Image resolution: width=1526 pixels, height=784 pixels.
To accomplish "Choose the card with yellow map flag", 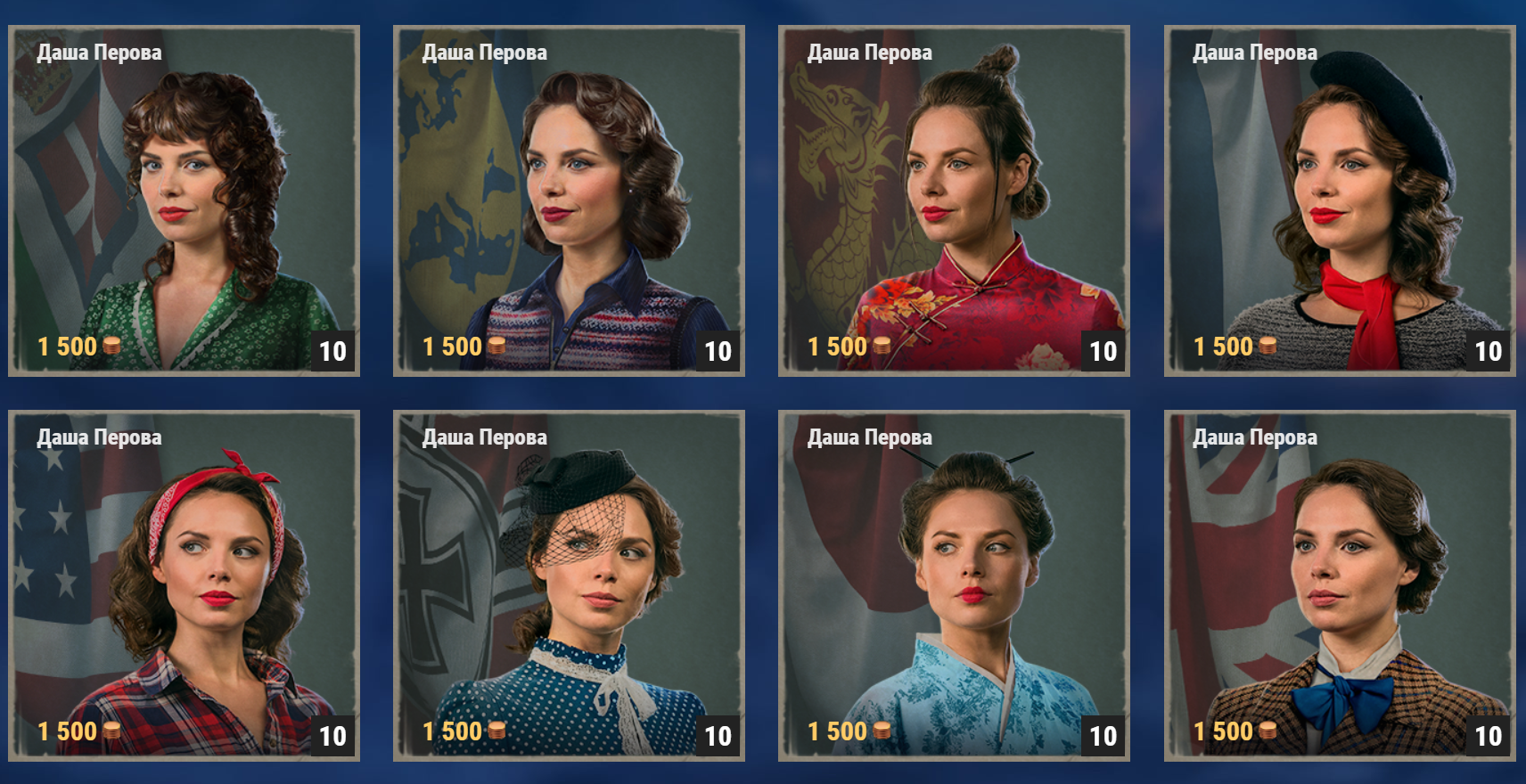I will [569, 200].
